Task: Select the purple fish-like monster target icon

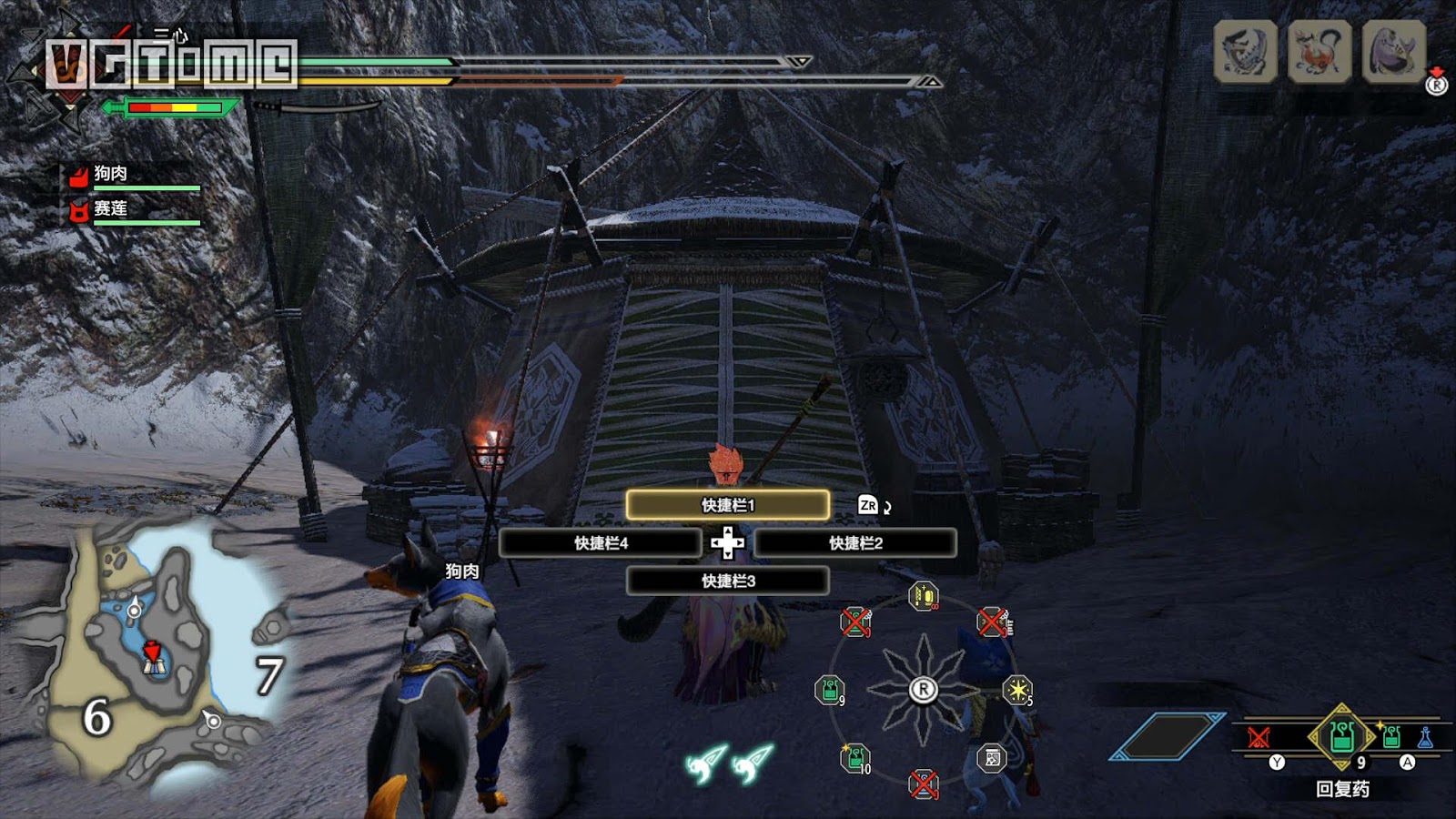Action: tap(1392, 51)
